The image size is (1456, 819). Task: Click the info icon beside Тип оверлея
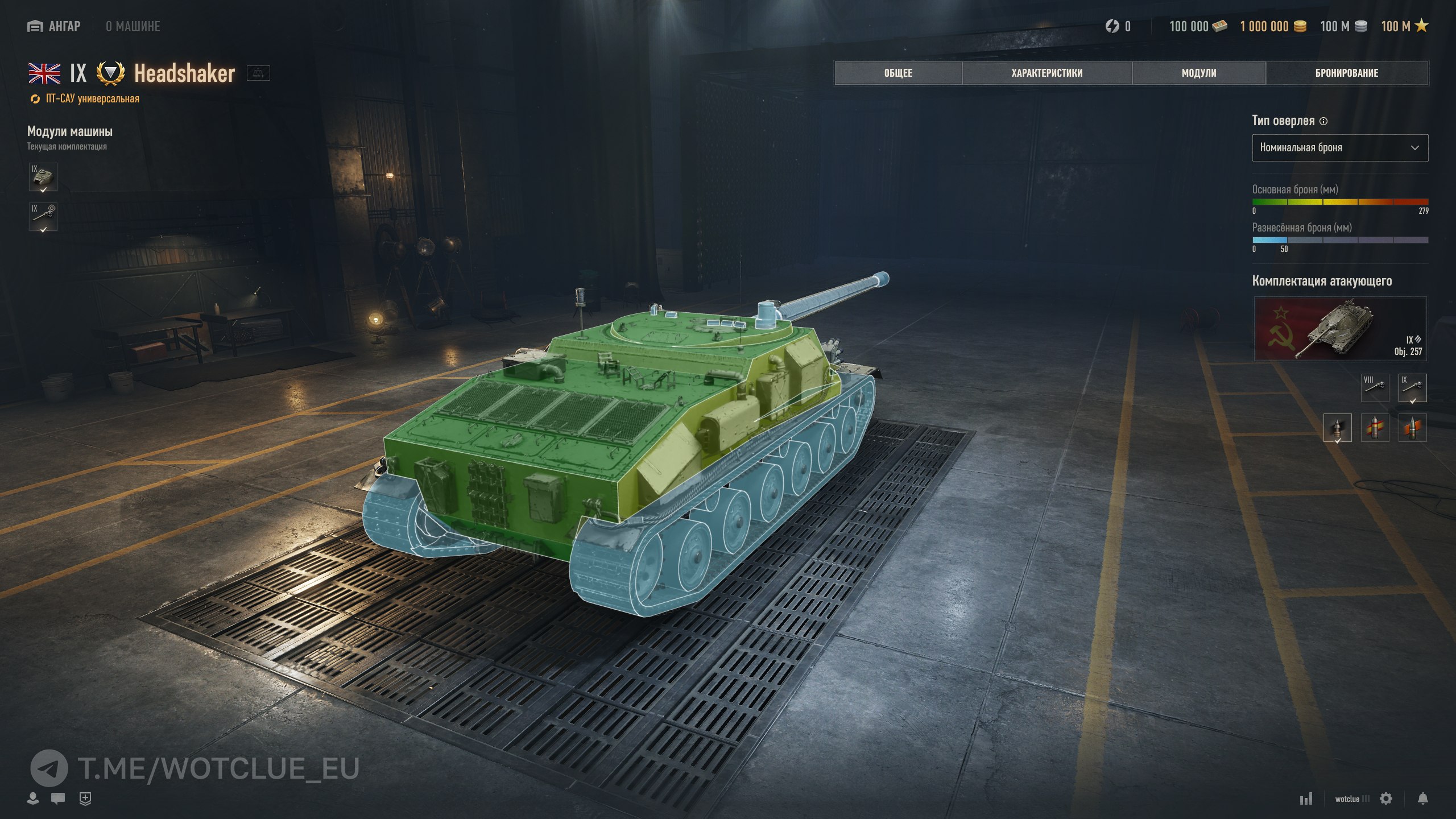coord(1323,121)
